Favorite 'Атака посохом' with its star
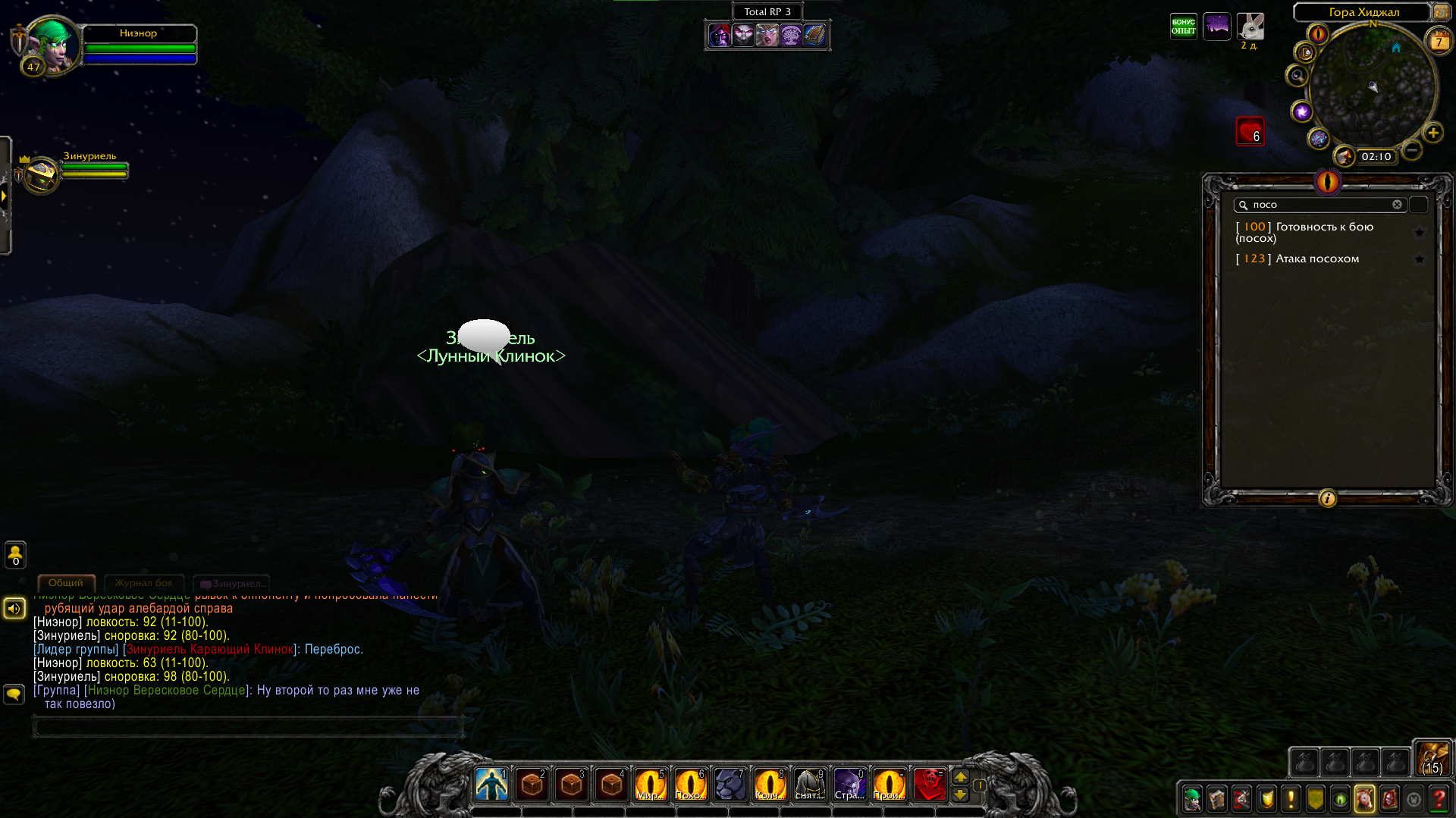Screen dimensions: 1456x818 (1420, 259)
